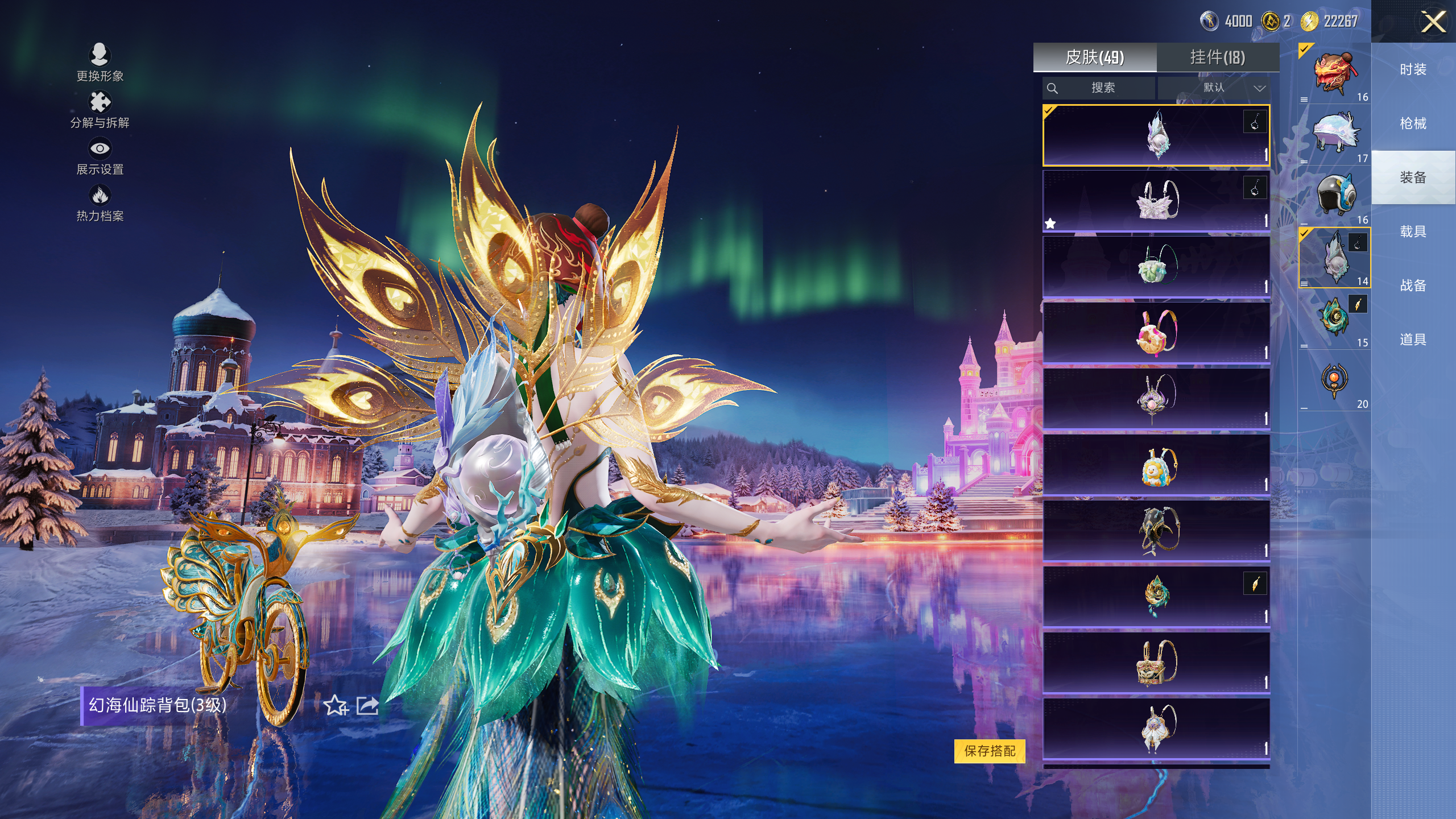Select the 道具 category
The height and width of the screenshot is (819, 1456).
1413,340
